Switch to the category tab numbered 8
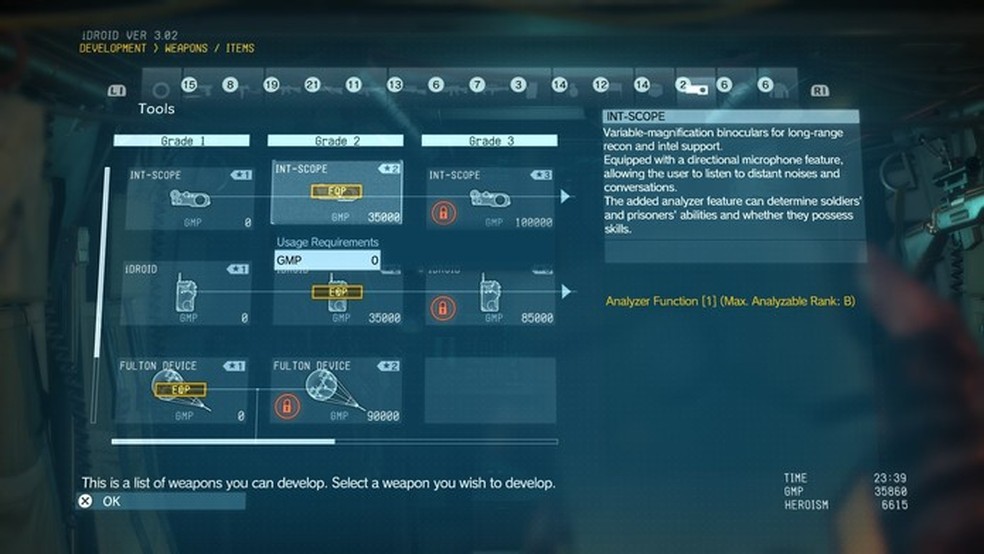Image resolution: width=984 pixels, height=554 pixels. tap(230, 86)
